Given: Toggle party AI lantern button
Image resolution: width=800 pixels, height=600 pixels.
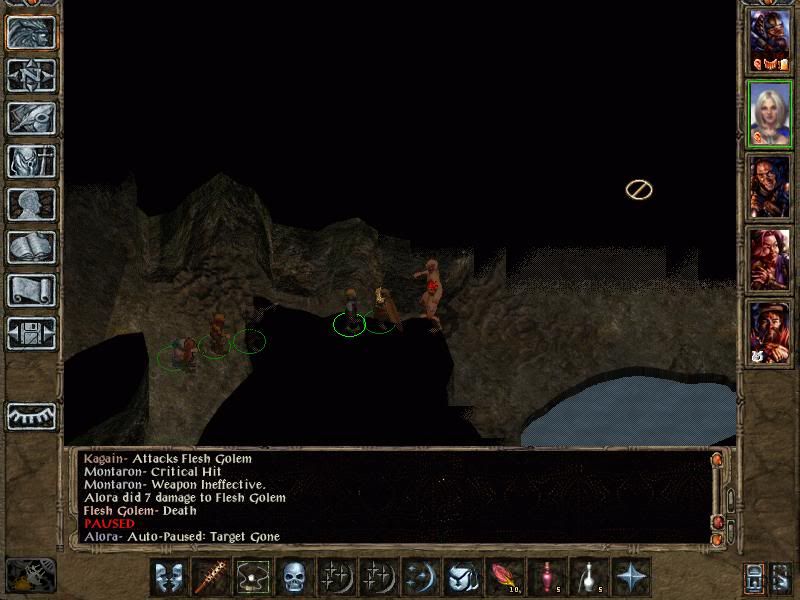Looking at the screenshot, I should click(755, 577).
